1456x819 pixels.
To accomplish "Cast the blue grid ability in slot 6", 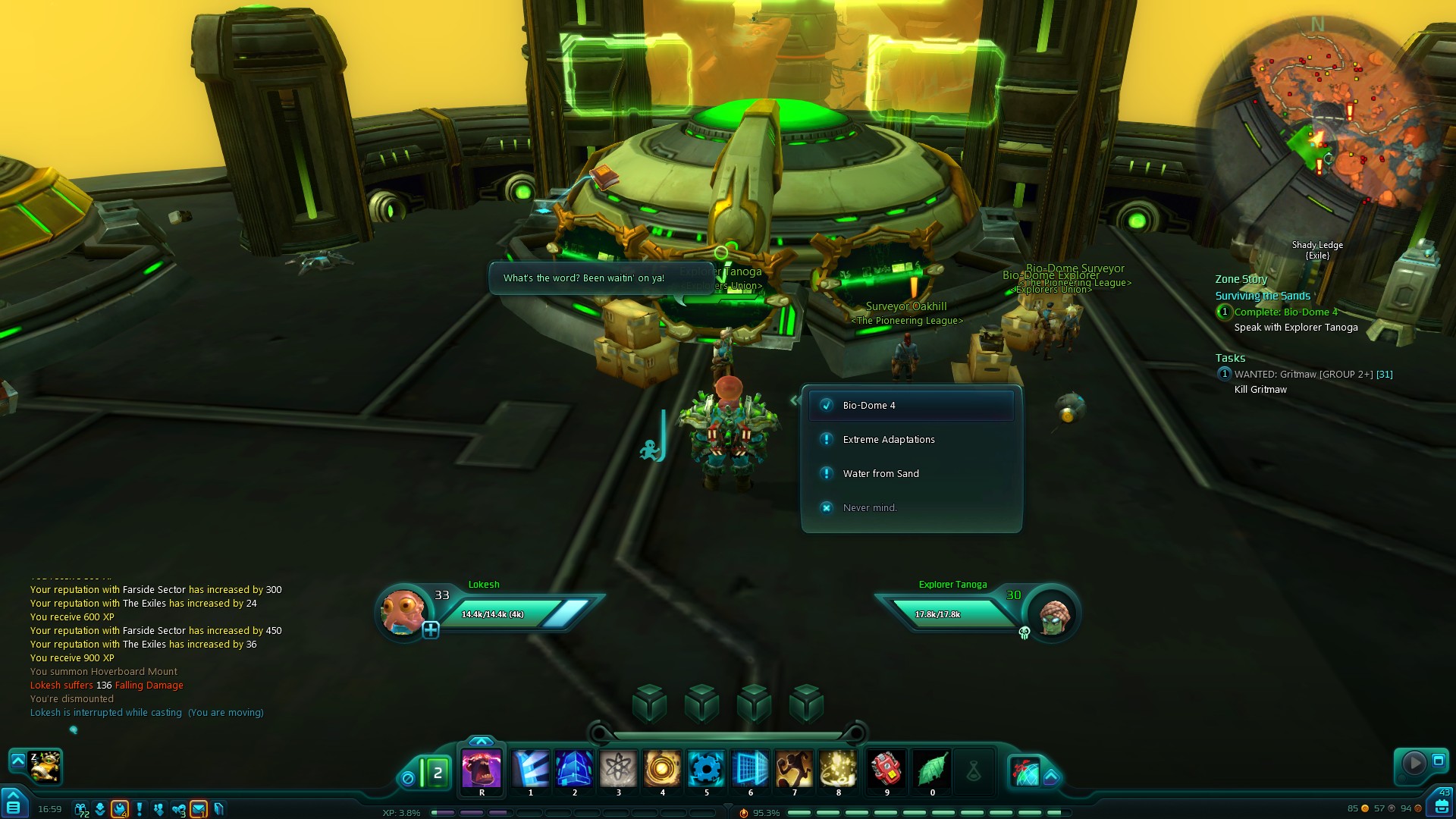I will [x=750, y=769].
